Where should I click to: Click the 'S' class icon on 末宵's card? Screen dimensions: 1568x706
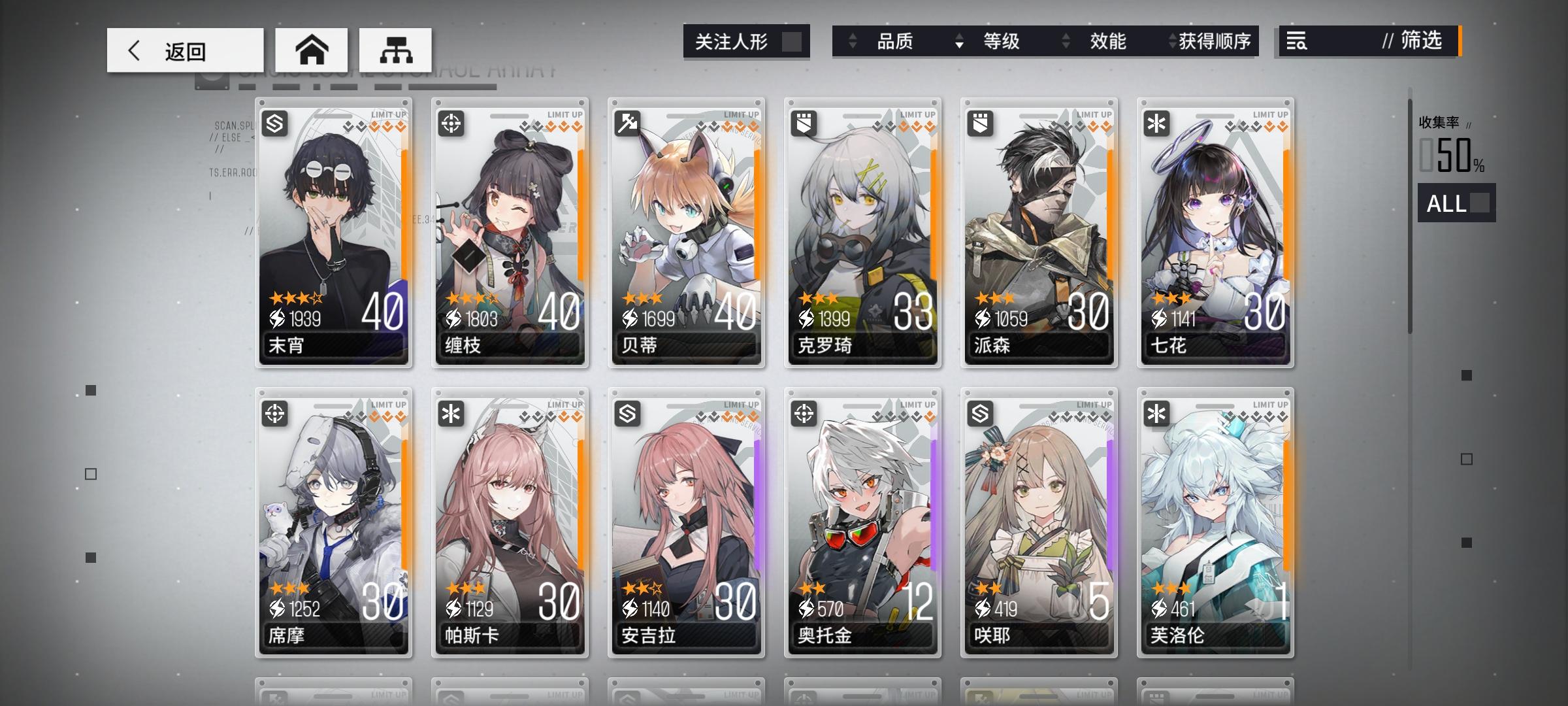point(274,123)
